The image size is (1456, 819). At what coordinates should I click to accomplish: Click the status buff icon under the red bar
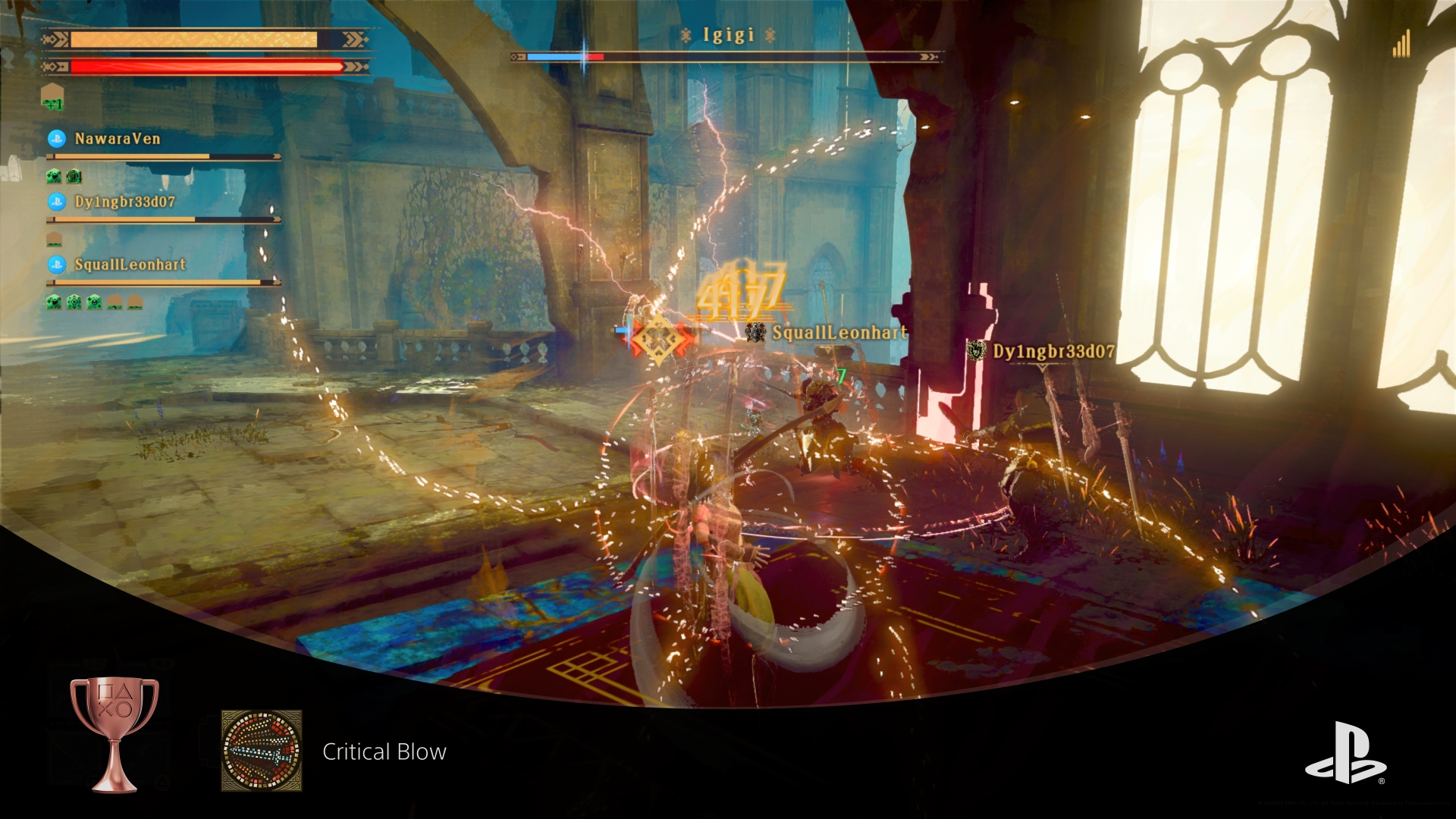click(52, 98)
